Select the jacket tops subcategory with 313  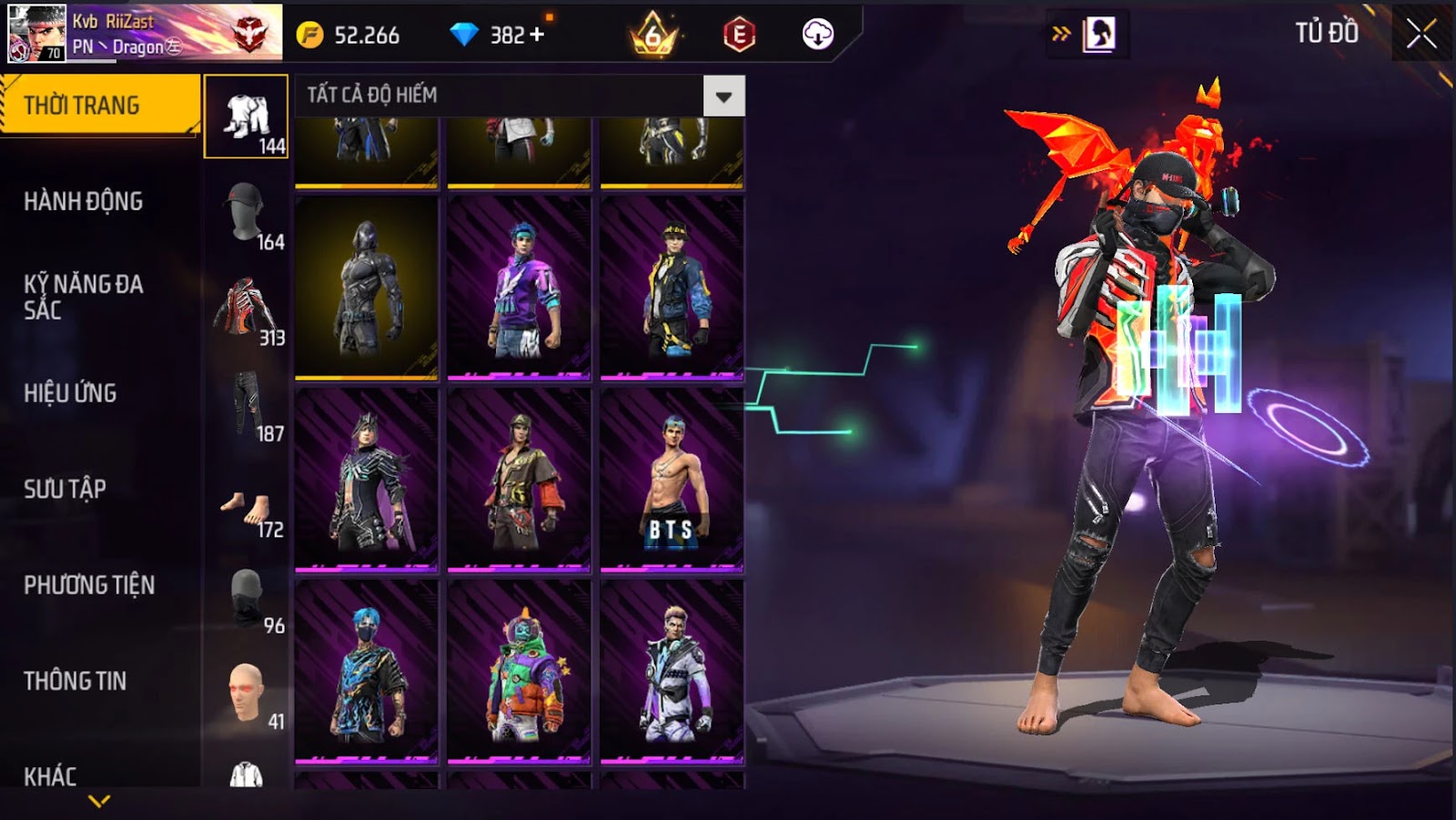coord(247,310)
